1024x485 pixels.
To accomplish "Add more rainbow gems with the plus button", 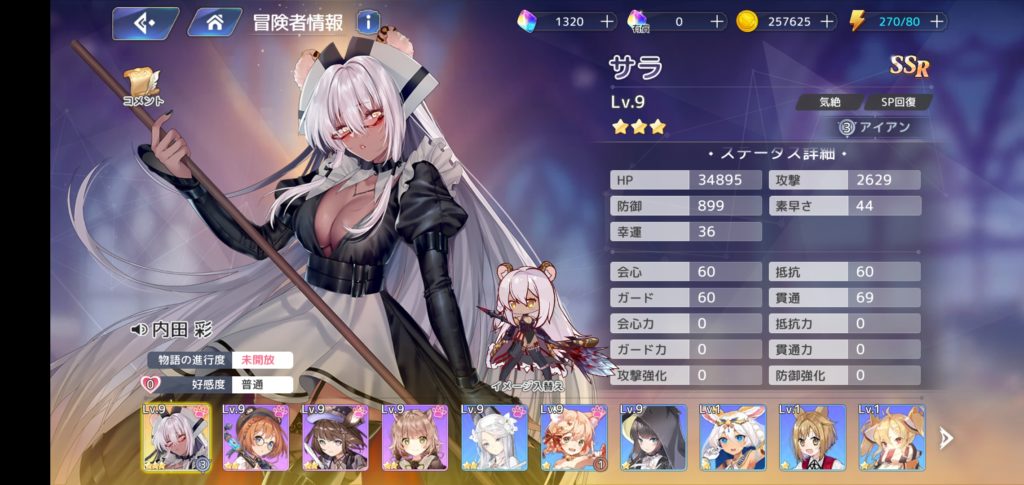I will tap(607, 21).
